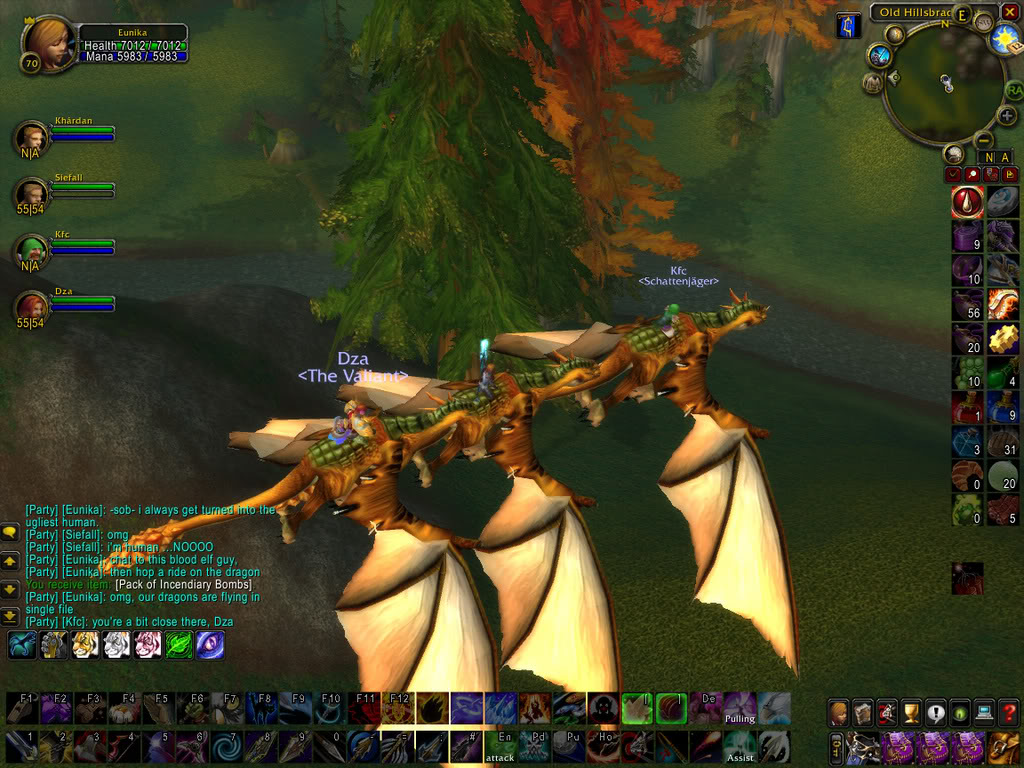Target party member Siefall's portrait
The height and width of the screenshot is (768, 1024).
tap(34, 193)
